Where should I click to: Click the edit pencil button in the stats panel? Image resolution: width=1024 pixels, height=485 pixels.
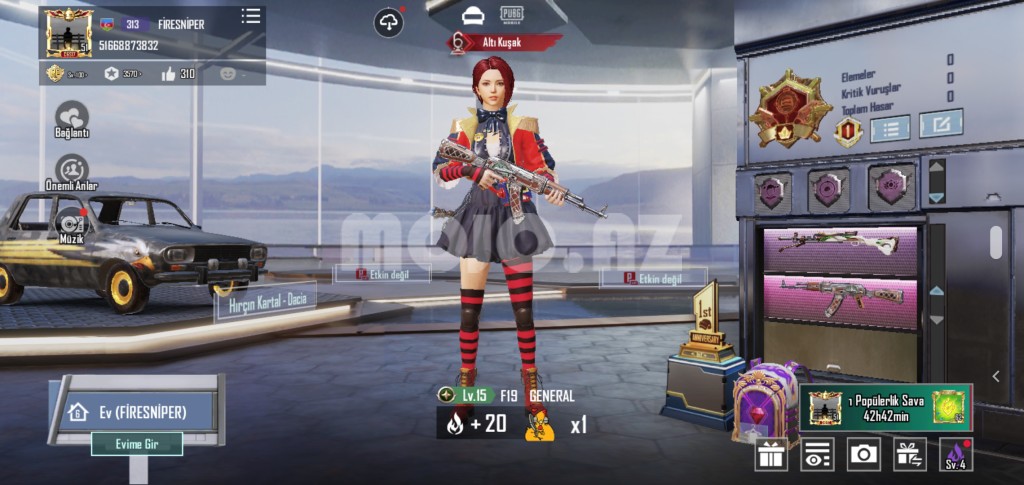940,124
